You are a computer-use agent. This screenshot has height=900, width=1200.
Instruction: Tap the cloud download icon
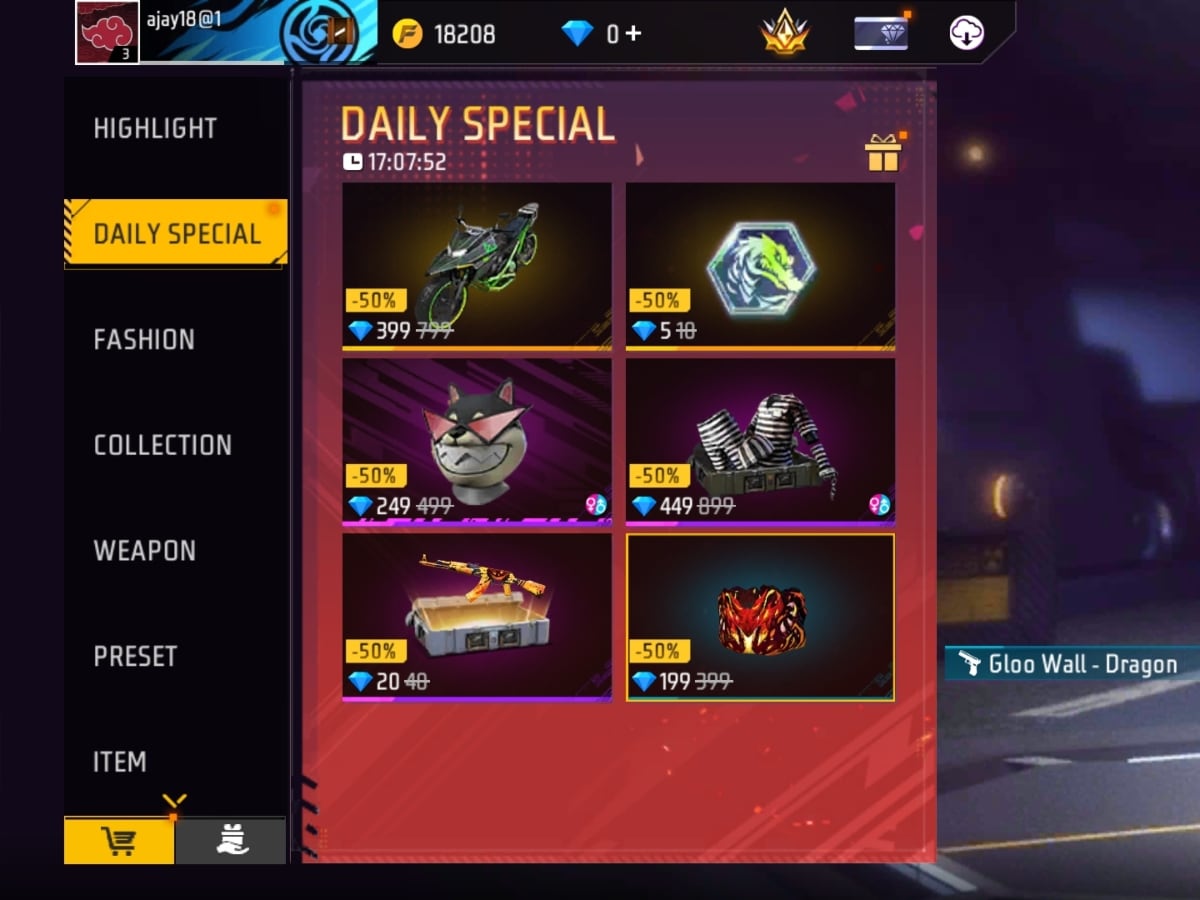point(966,33)
